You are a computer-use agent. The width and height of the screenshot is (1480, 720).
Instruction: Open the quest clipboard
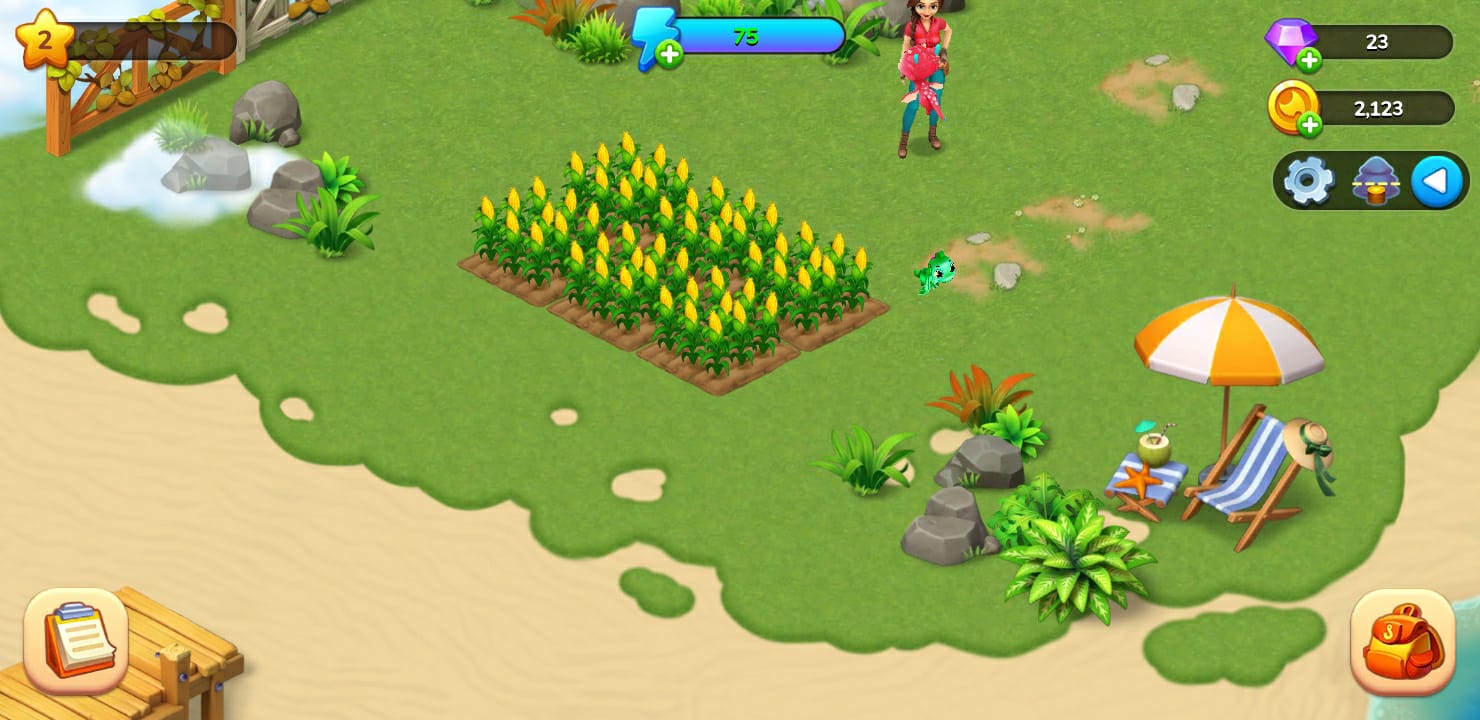pyautogui.click(x=76, y=641)
